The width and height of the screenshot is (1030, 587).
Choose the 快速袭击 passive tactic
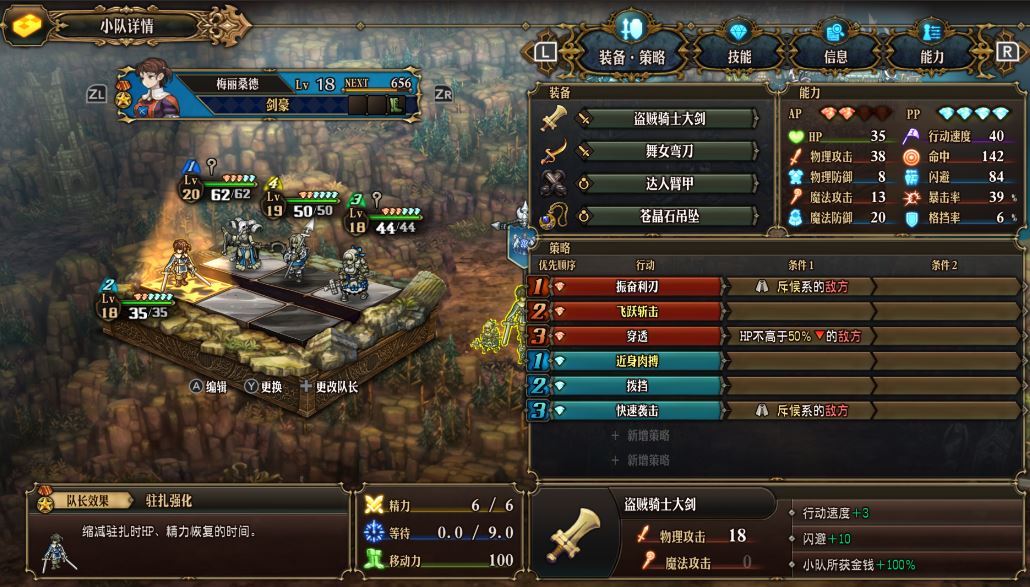click(636, 411)
